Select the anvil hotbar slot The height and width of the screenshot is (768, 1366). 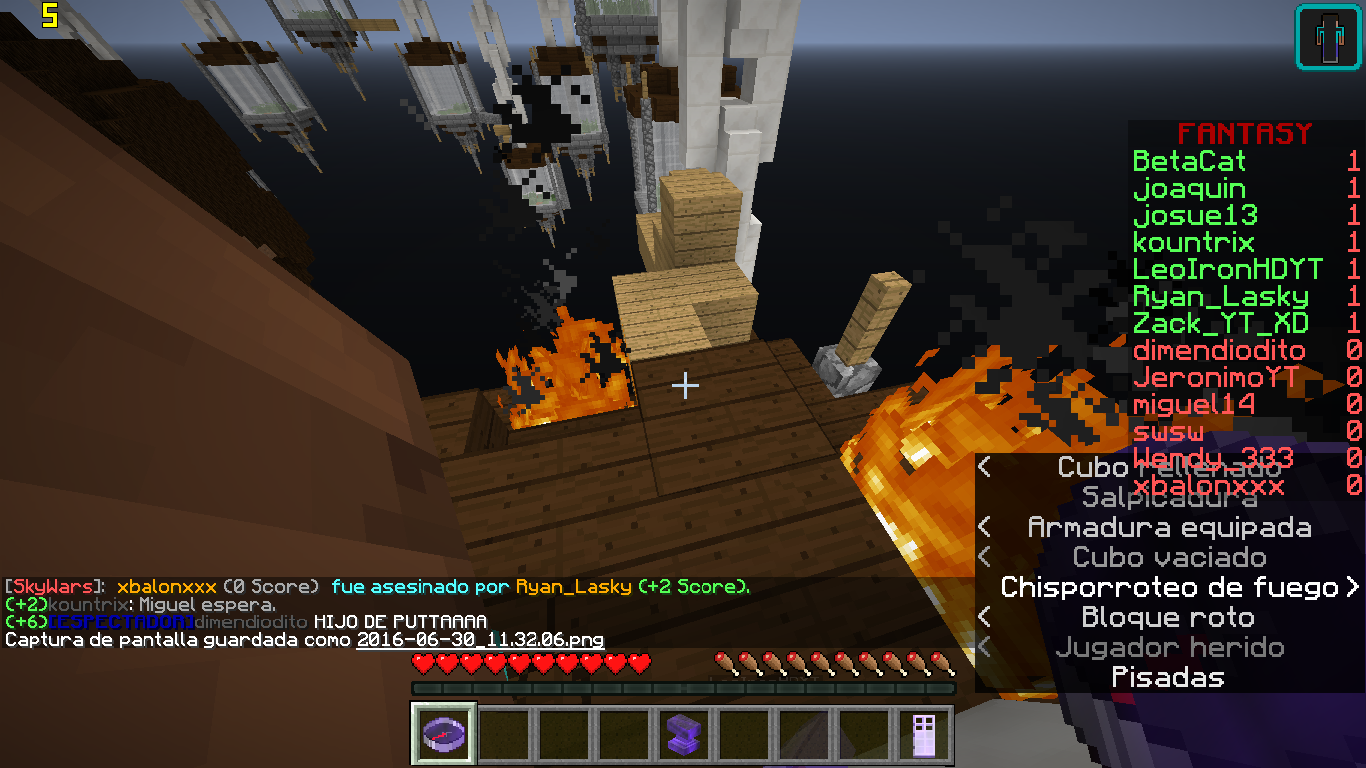click(x=683, y=735)
